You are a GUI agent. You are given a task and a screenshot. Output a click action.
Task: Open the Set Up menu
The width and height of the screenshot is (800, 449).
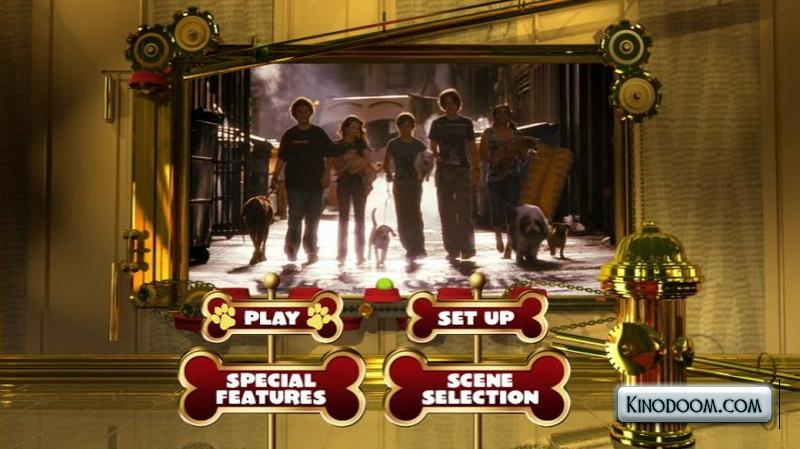[477, 318]
